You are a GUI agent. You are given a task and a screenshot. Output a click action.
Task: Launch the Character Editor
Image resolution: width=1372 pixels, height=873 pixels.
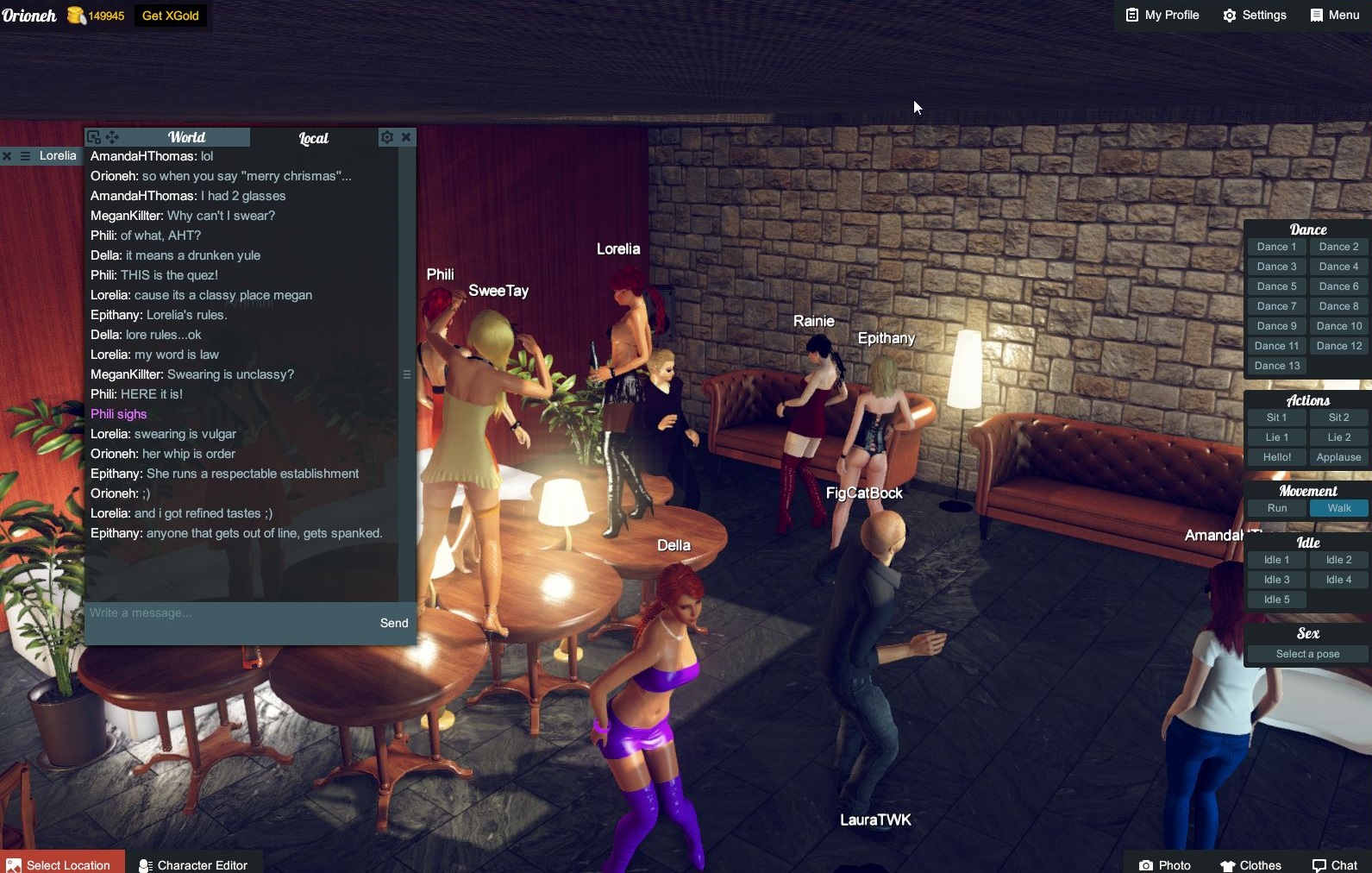click(x=193, y=864)
